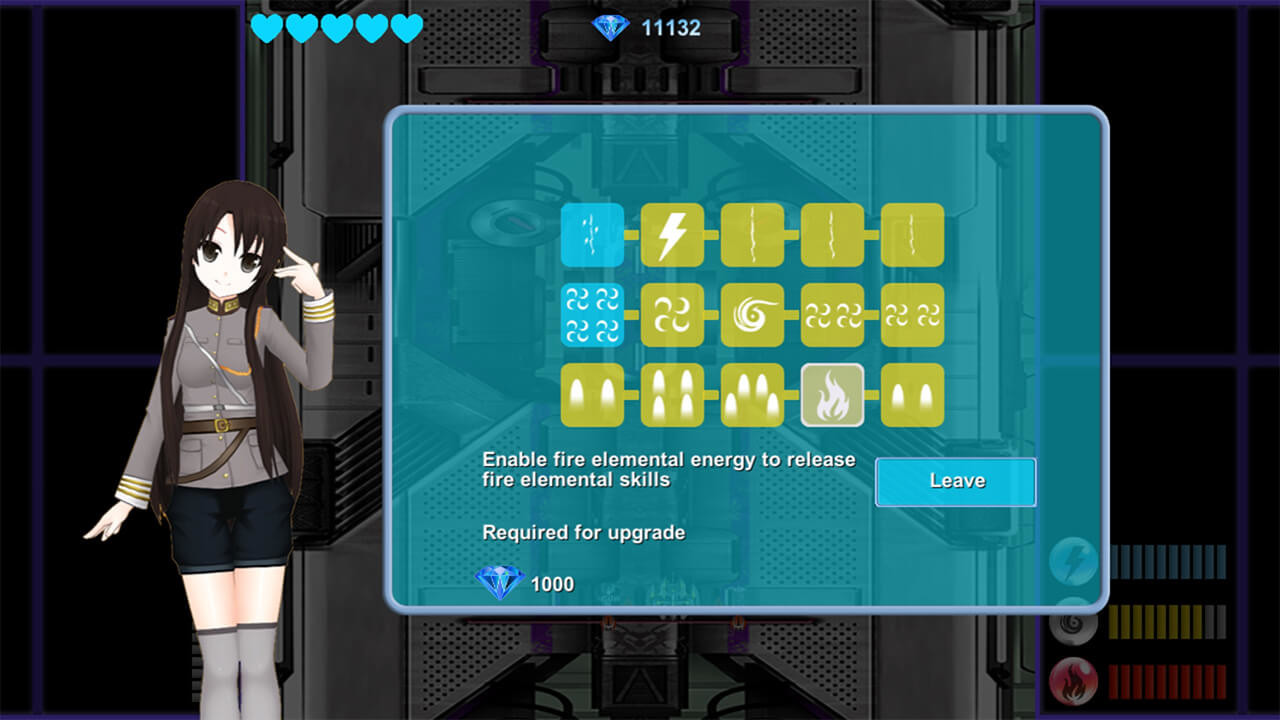Select the blue branching lightning skill tile
This screenshot has height=720, width=1280.
[x=592, y=235]
